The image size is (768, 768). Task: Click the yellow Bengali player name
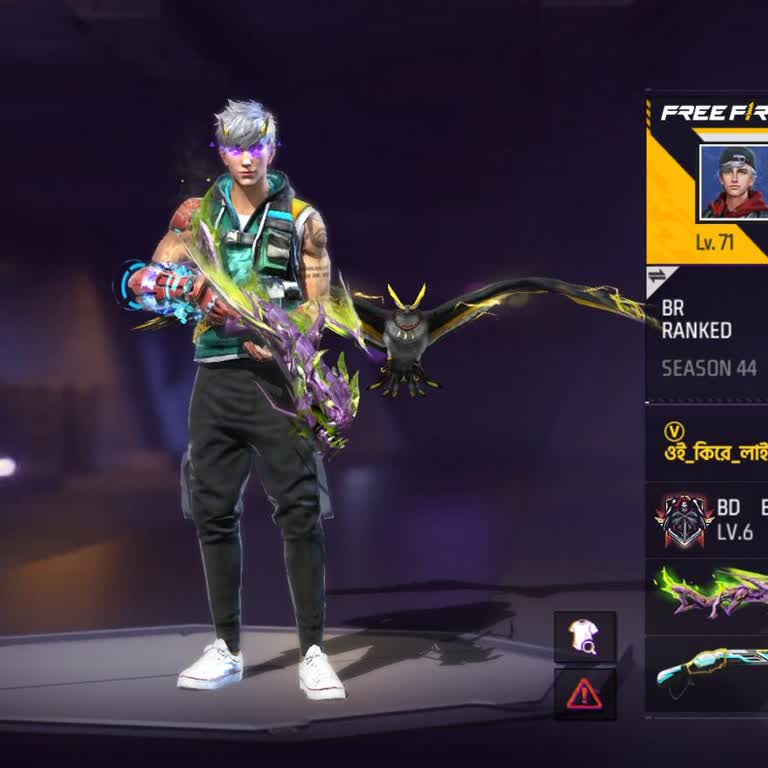click(x=716, y=451)
